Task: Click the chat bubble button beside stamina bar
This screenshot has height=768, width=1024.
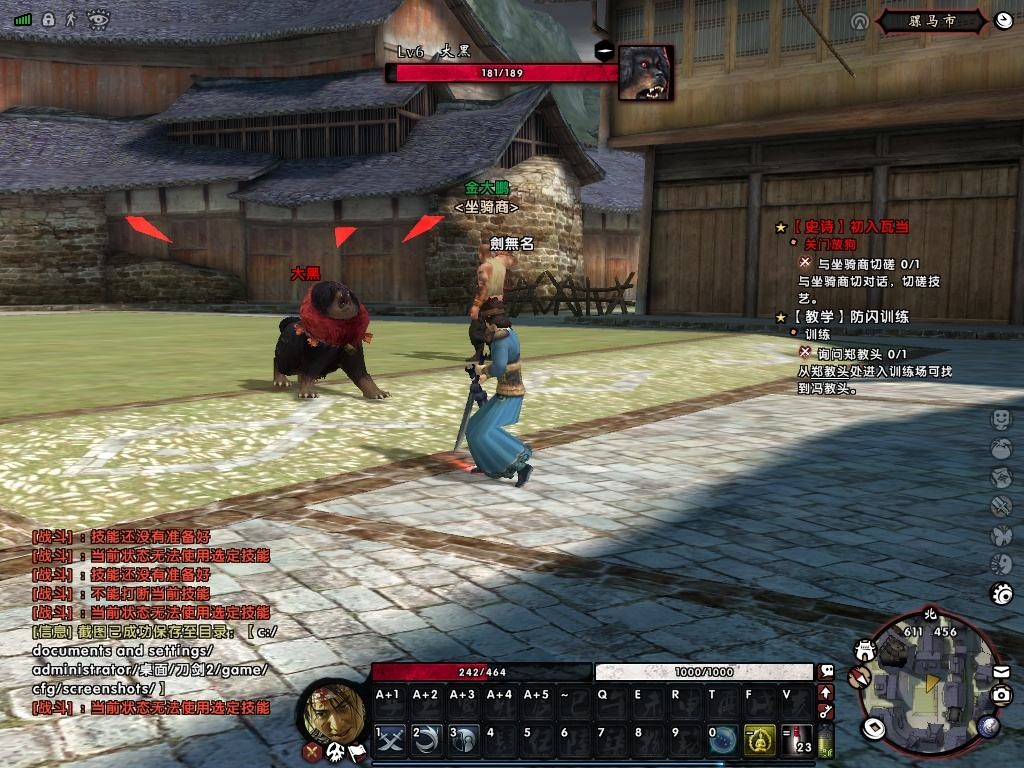Action: pyautogui.click(x=827, y=671)
